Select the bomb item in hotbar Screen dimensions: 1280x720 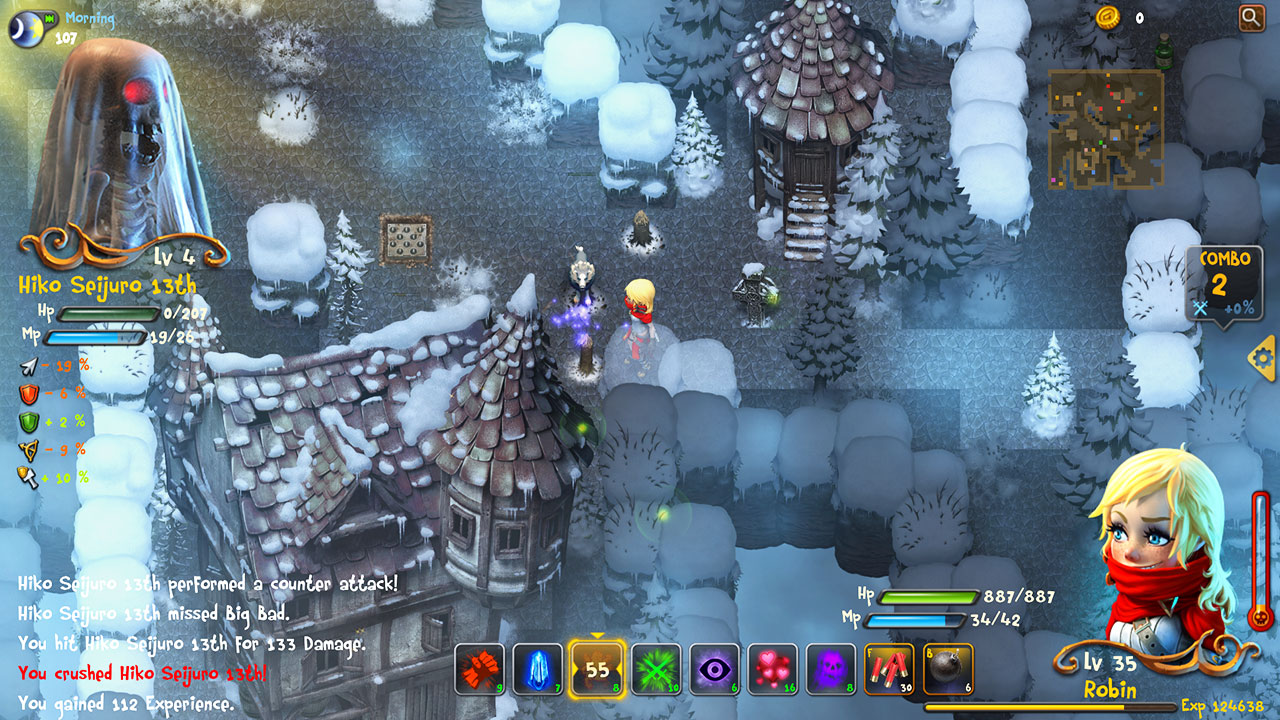pyautogui.click(x=946, y=670)
